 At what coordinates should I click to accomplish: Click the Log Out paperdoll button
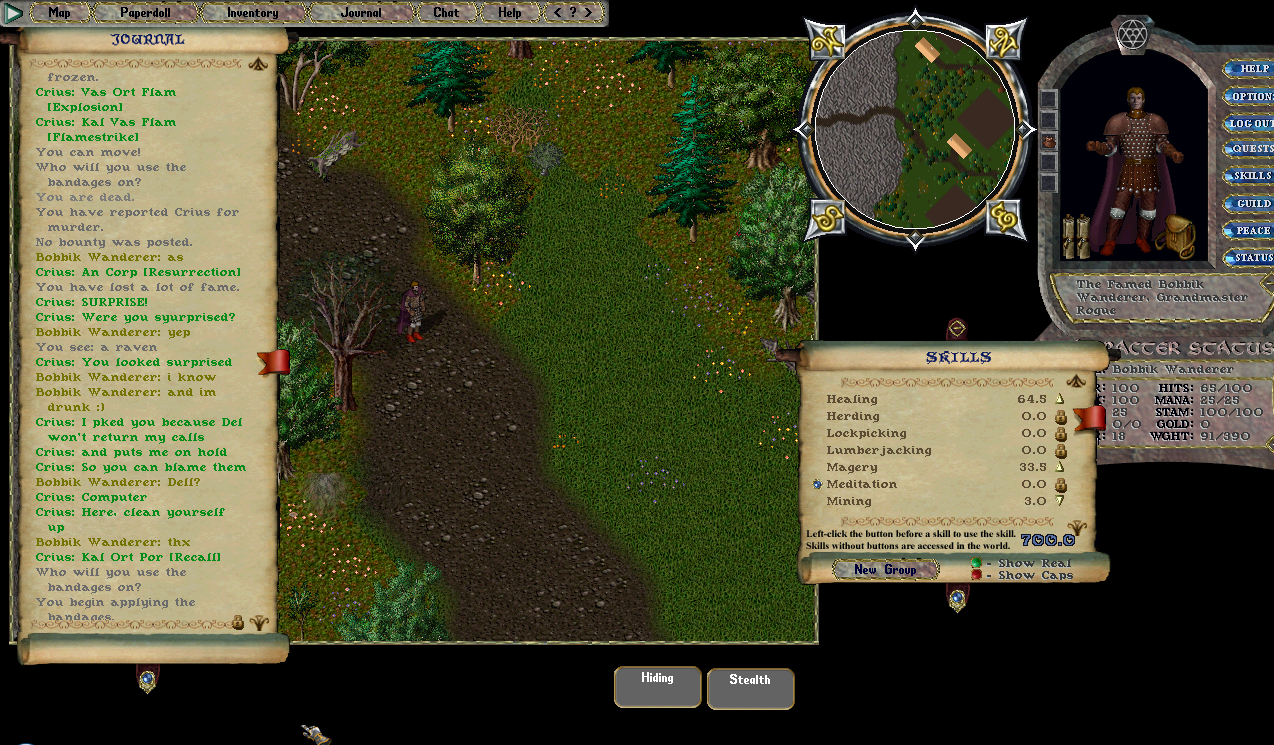click(x=1249, y=123)
